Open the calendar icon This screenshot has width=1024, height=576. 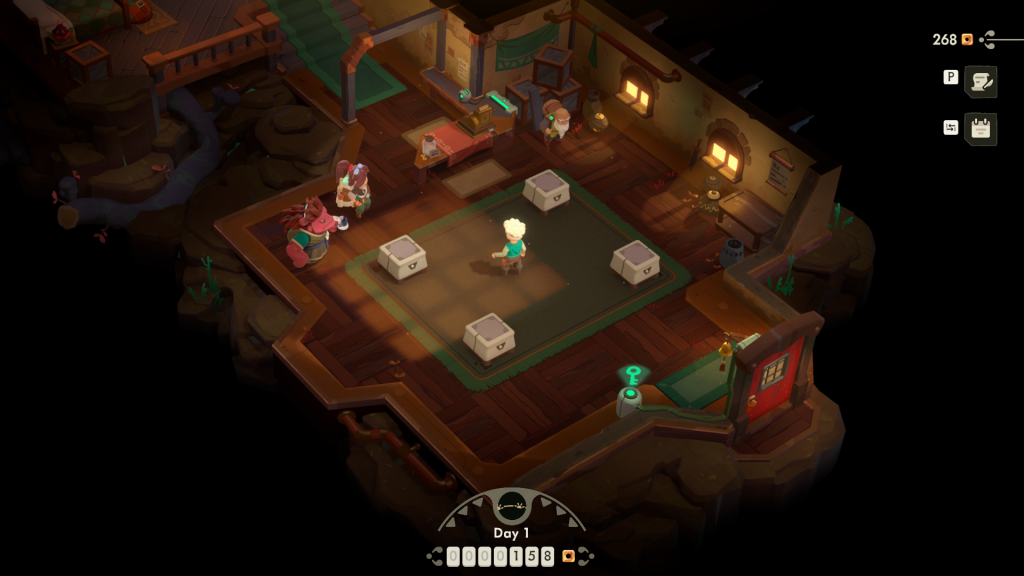pyautogui.click(x=981, y=129)
